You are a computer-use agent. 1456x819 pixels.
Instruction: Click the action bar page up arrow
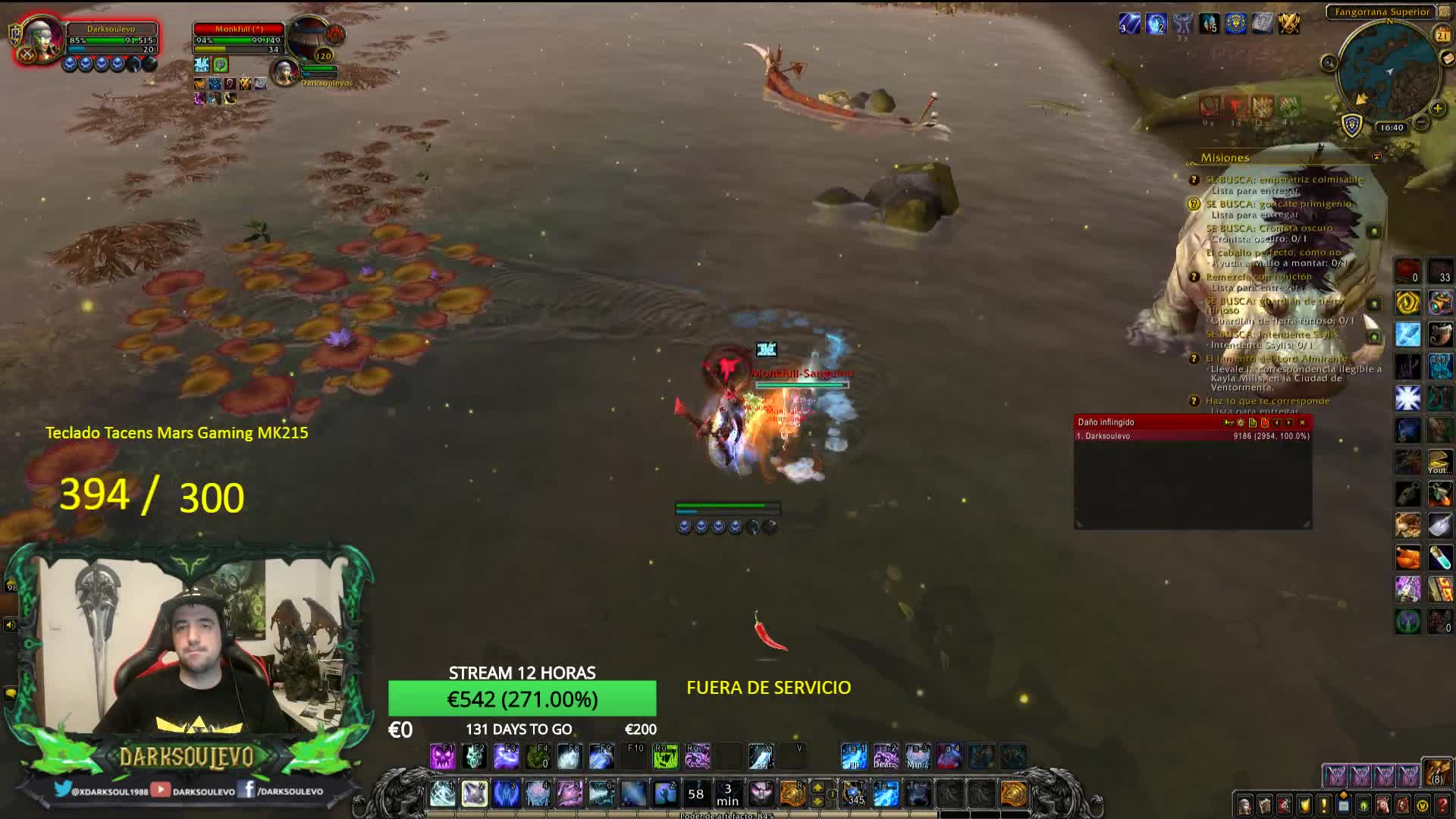pos(817,788)
